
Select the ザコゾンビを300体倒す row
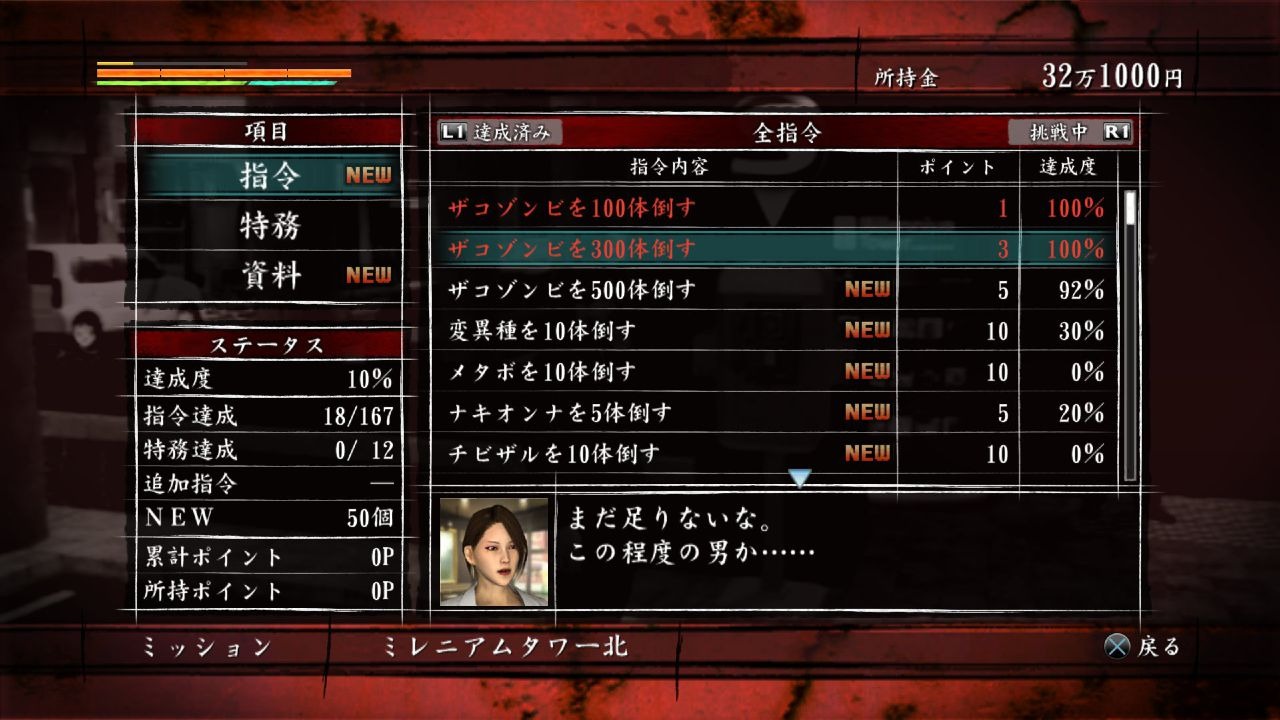775,249
